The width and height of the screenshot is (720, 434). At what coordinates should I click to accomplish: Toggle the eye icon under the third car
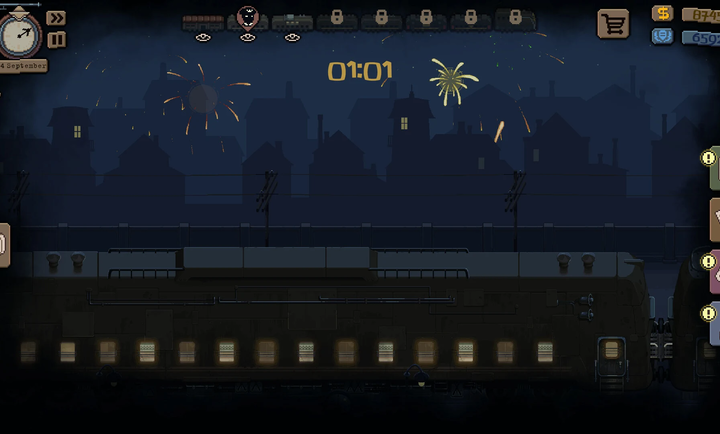pos(292,38)
